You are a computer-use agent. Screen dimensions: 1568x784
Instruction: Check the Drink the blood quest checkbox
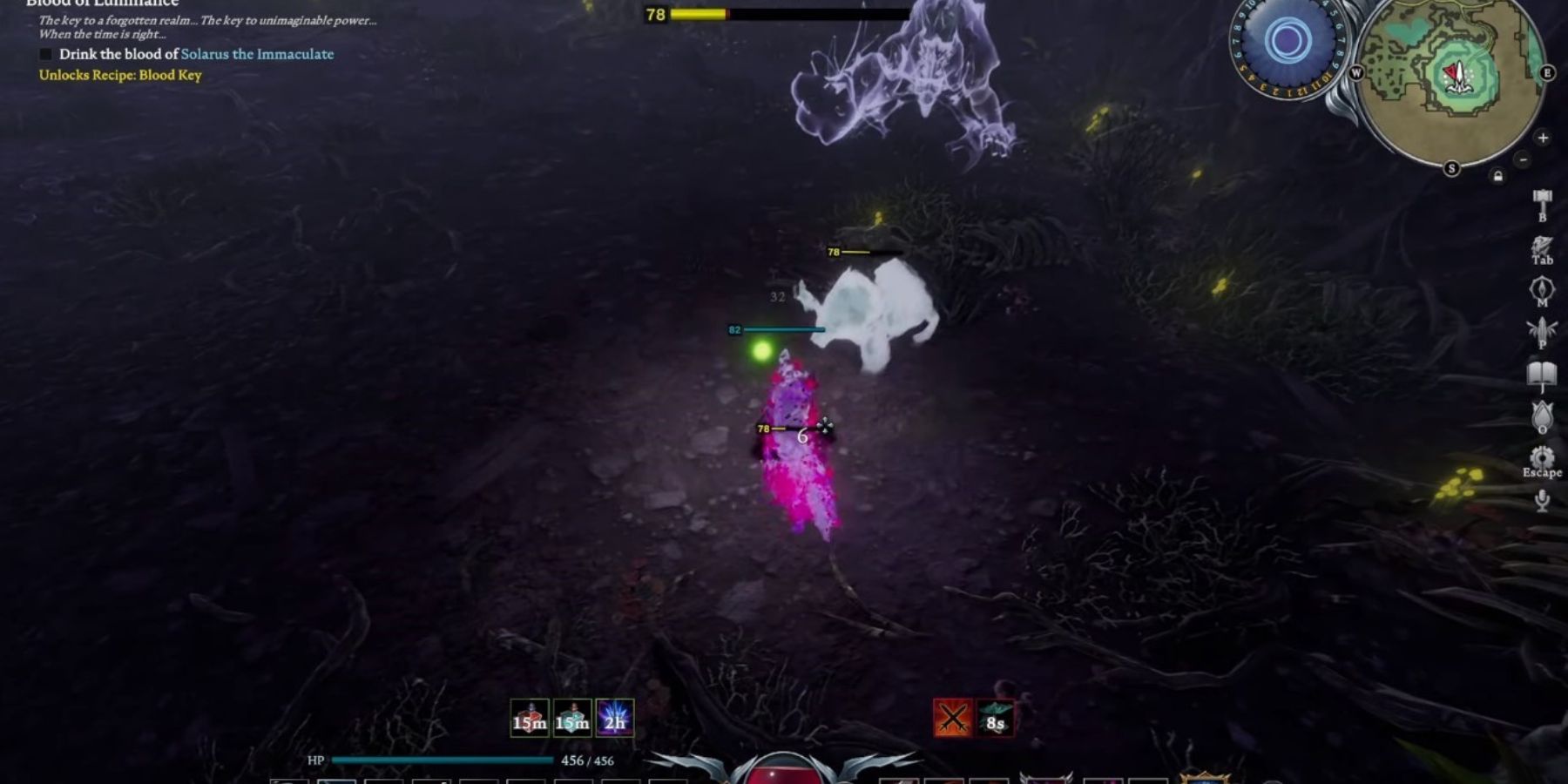tap(45, 54)
